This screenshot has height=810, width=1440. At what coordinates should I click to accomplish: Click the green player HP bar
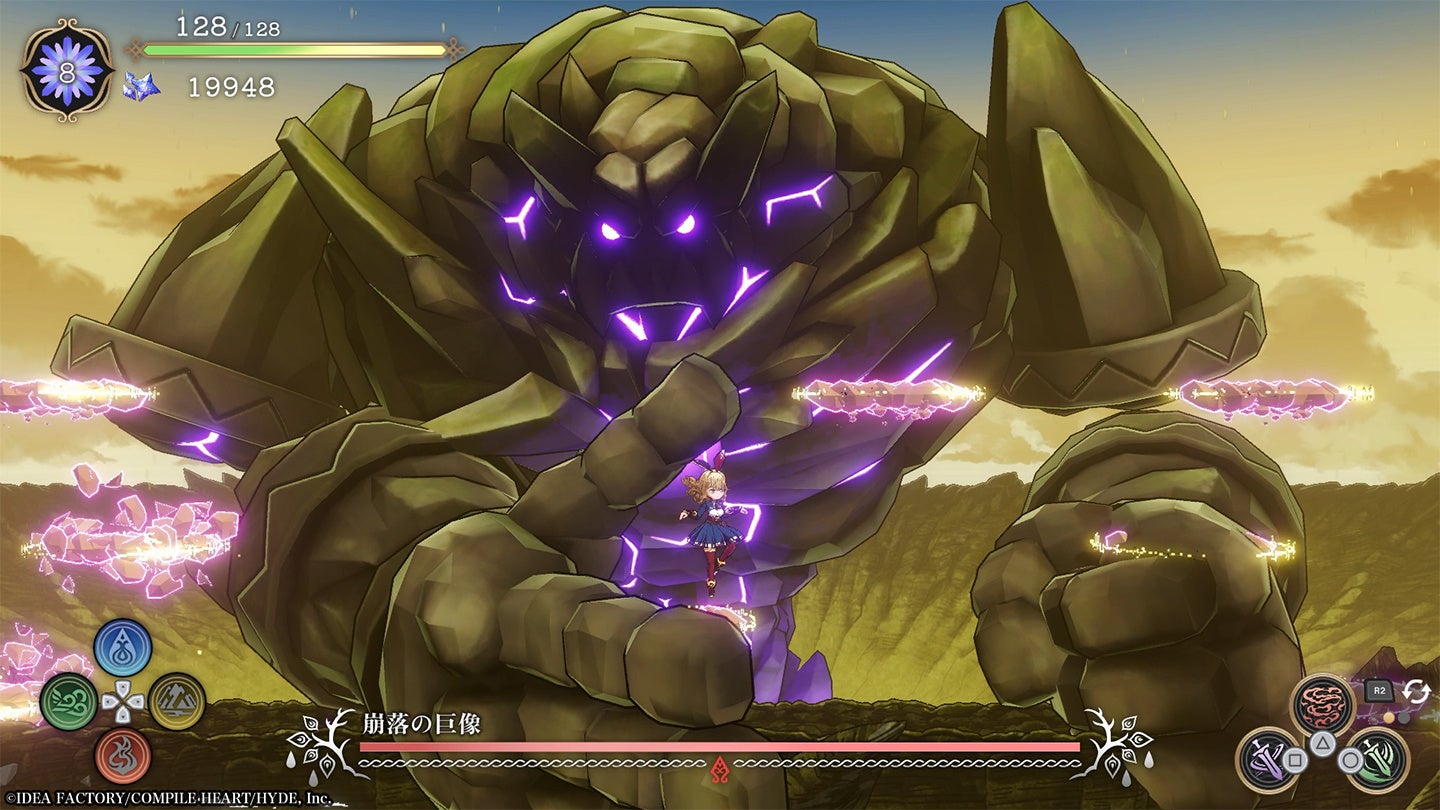pos(220,47)
